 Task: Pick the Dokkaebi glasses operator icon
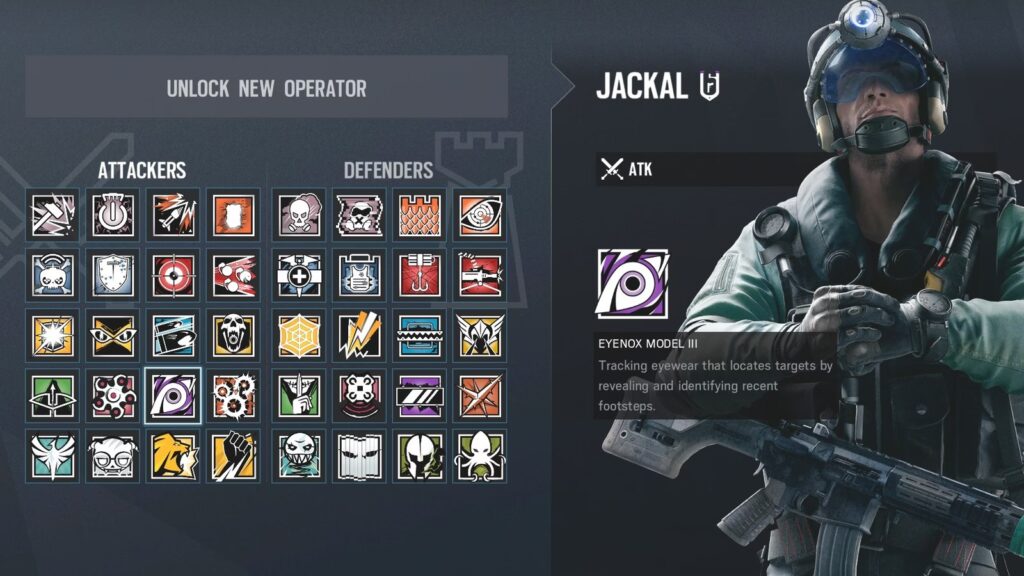pos(112,455)
